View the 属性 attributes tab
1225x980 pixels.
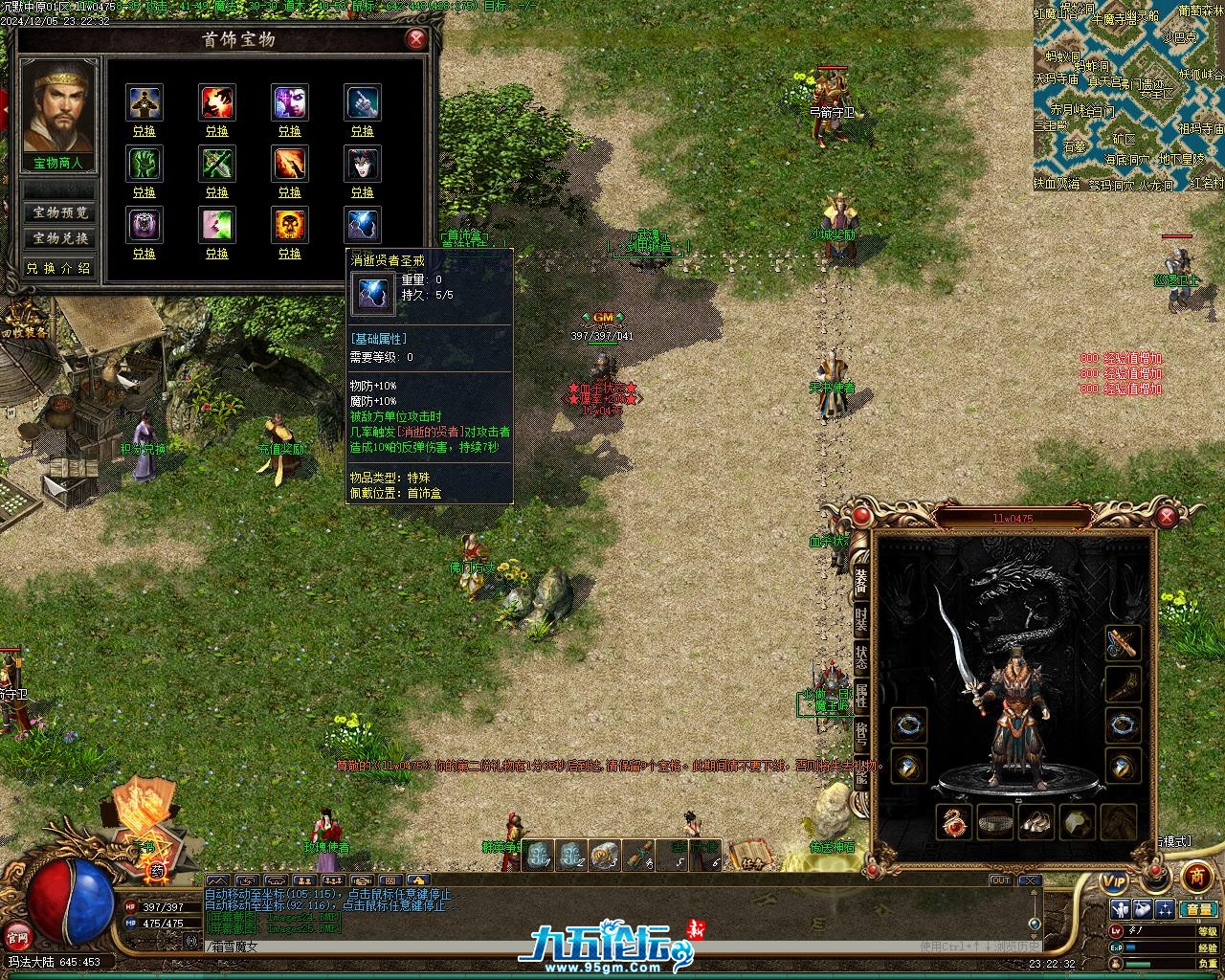coord(861,696)
